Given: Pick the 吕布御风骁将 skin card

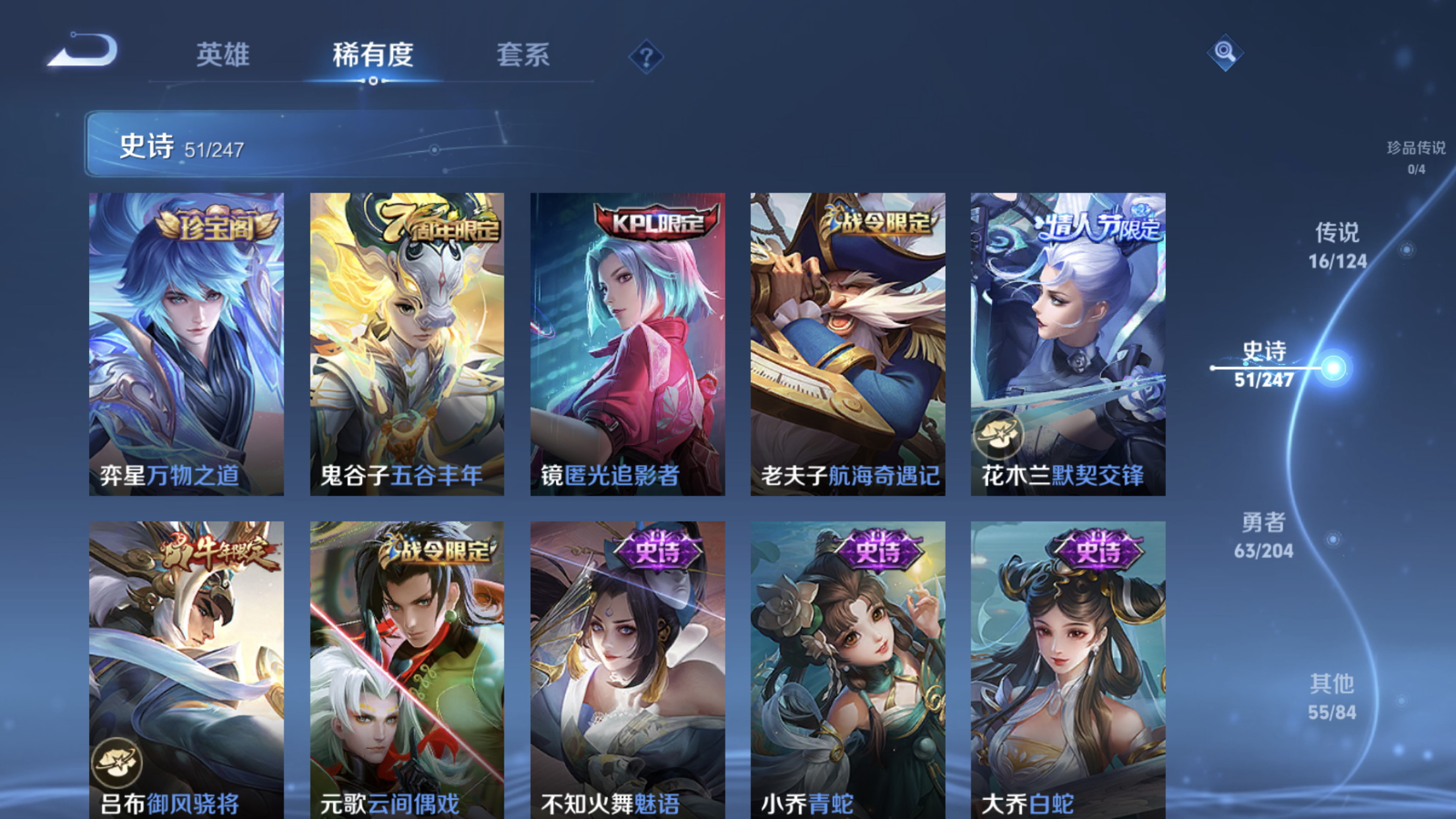Looking at the screenshot, I should [x=187, y=669].
